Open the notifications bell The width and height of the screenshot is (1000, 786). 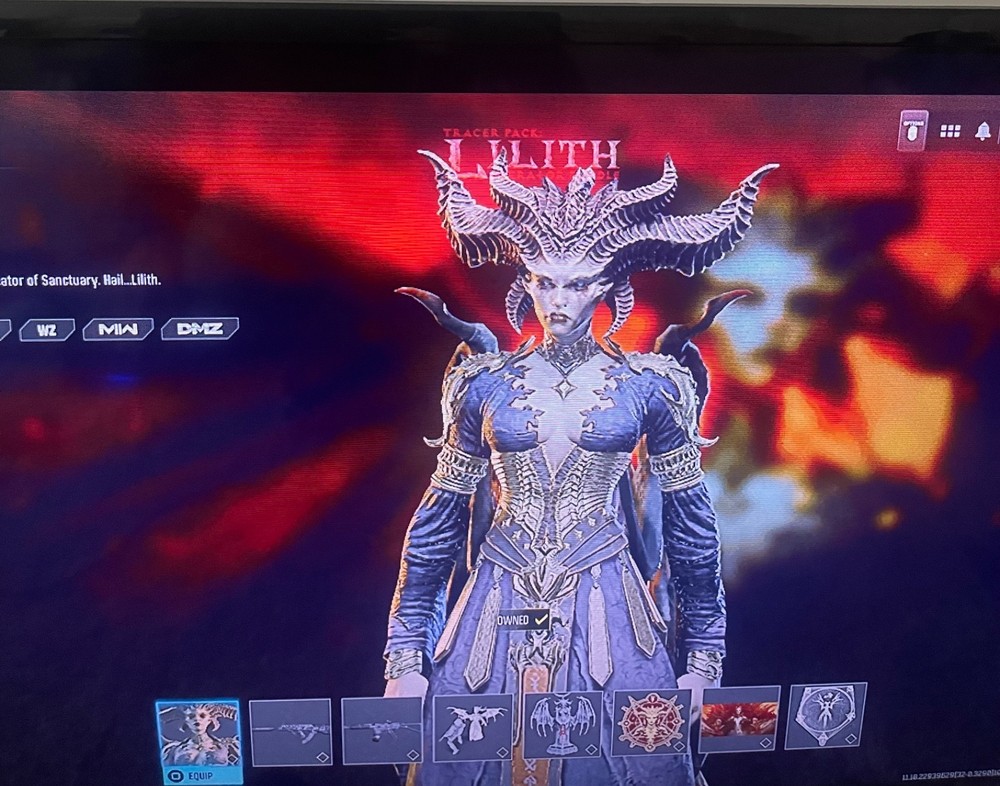tap(983, 131)
